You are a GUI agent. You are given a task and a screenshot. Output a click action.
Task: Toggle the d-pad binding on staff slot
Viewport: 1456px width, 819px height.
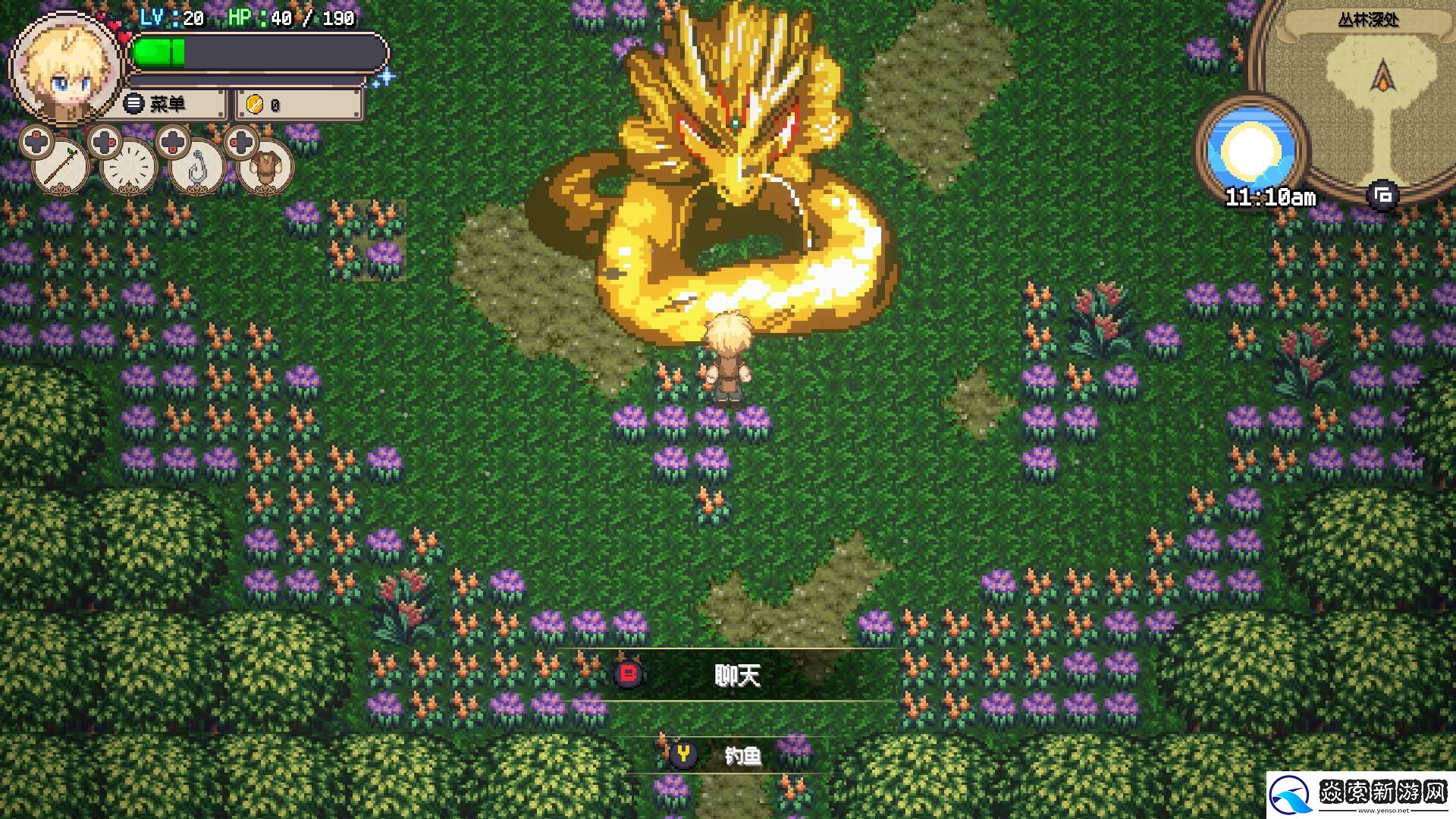[36, 142]
